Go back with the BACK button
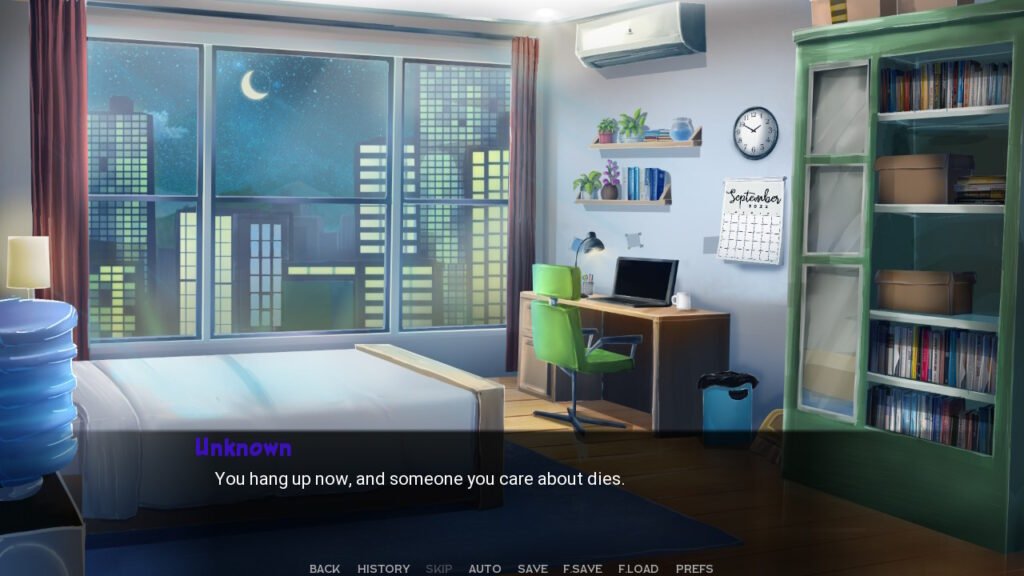Viewport: 1024px width, 576px height. click(325, 569)
